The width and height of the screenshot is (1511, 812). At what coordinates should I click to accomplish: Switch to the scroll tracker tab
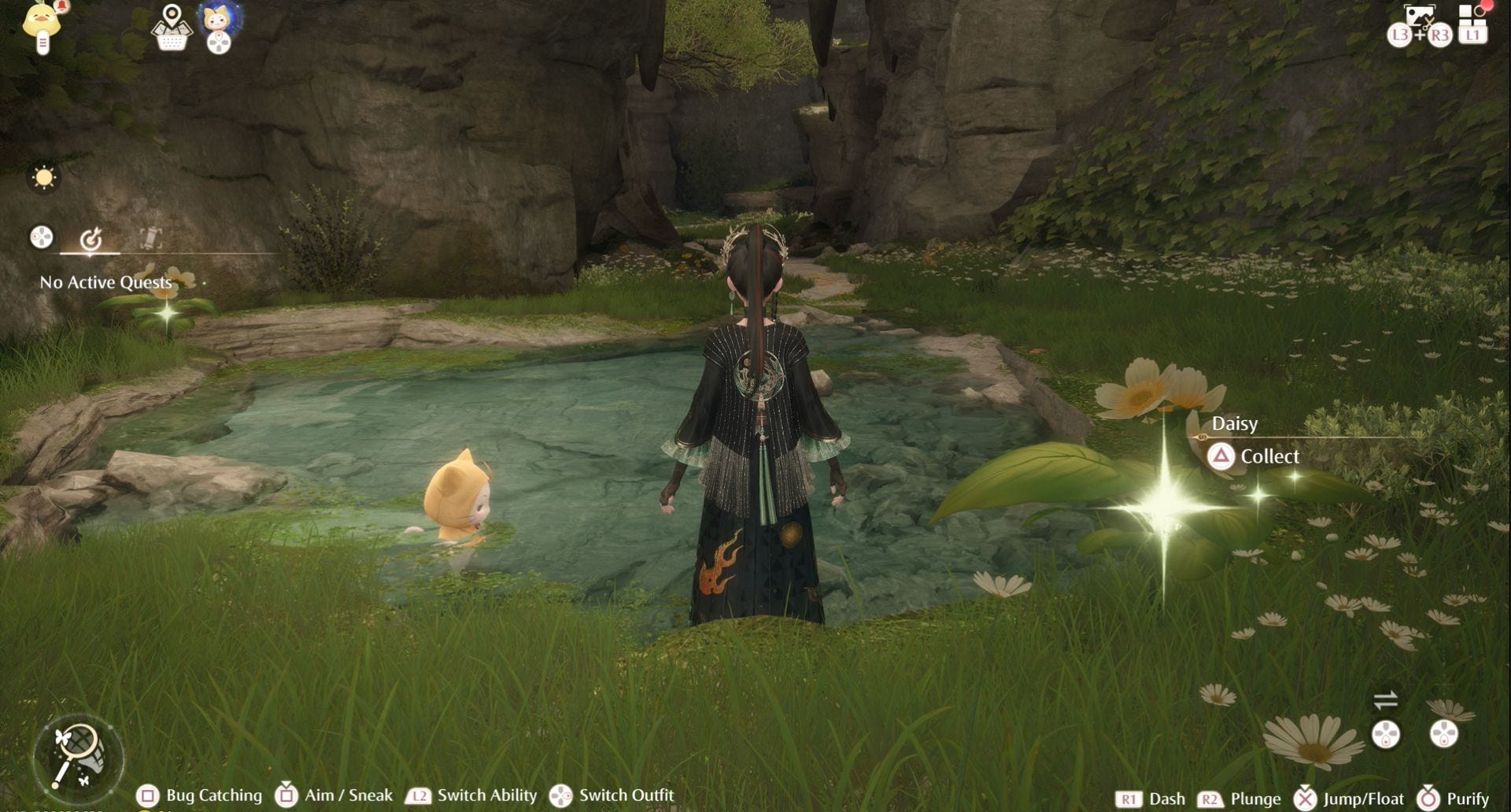150,238
